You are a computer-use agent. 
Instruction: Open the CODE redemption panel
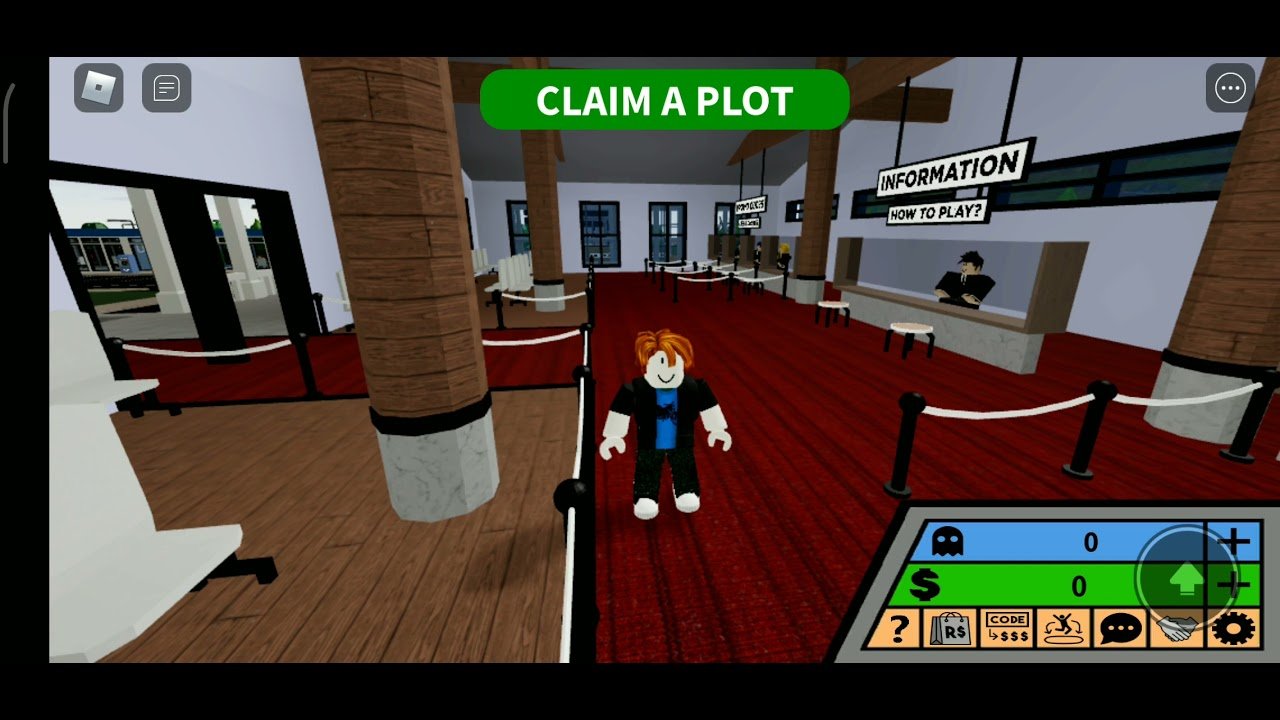(x=1006, y=629)
